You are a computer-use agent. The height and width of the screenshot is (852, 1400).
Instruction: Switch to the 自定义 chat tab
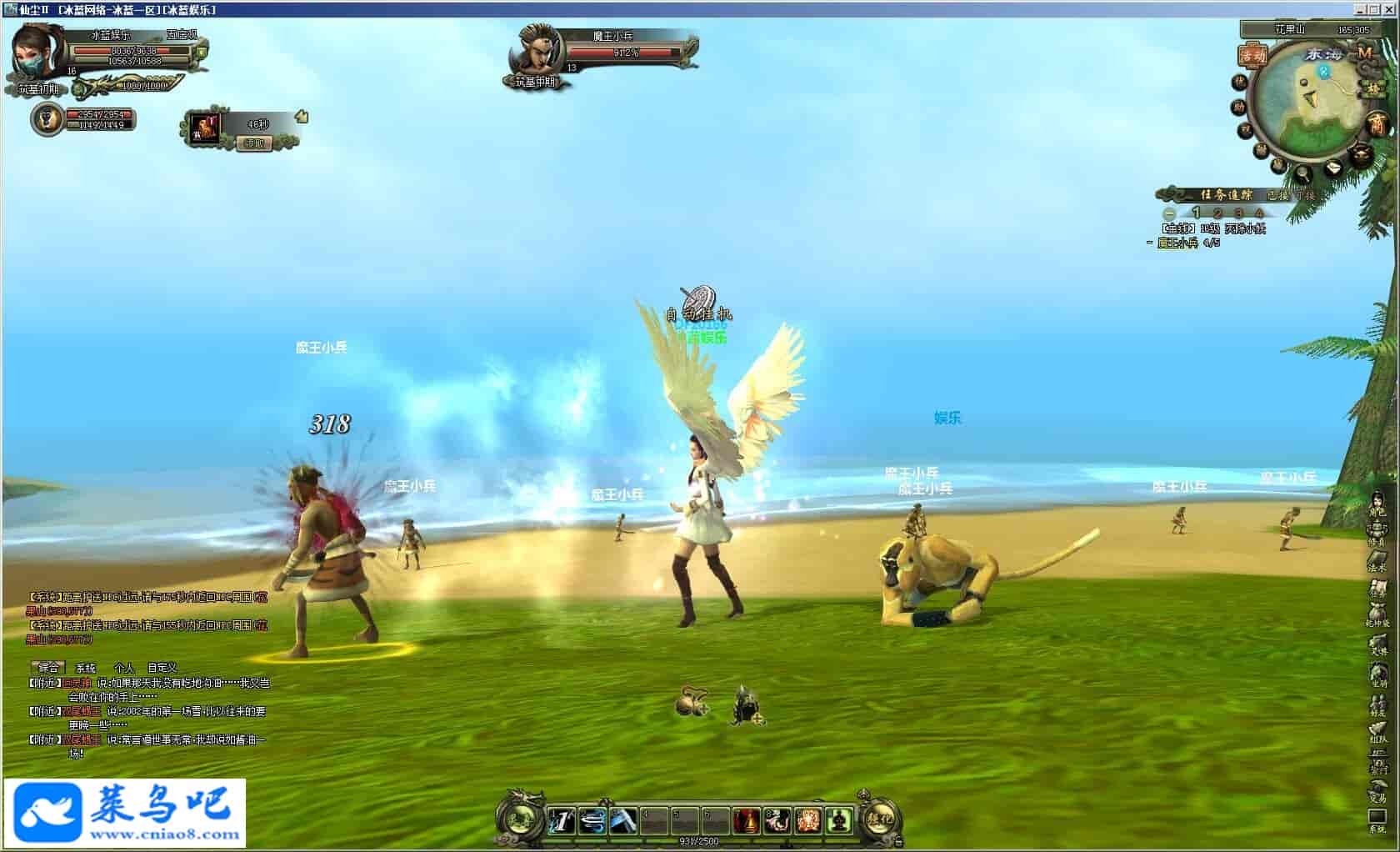pyautogui.click(x=162, y=668)
